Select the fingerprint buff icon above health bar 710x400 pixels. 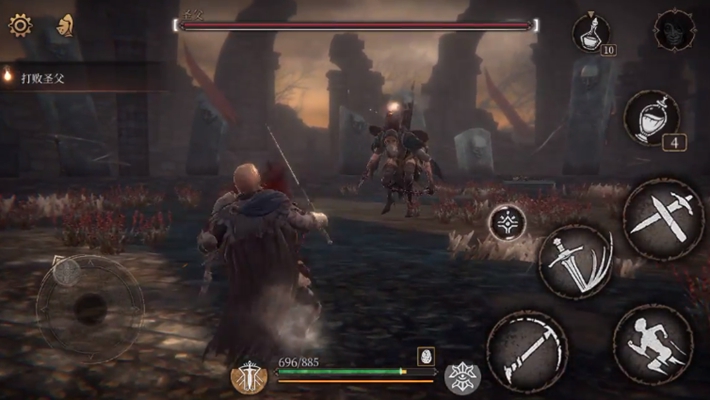(425, 356)
